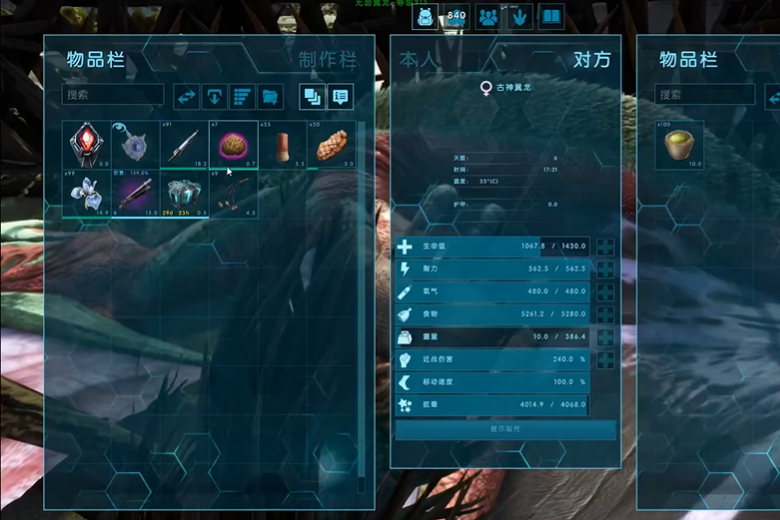Open the tribe members icon at top
The image size is (780, 520).
[488, 16]
